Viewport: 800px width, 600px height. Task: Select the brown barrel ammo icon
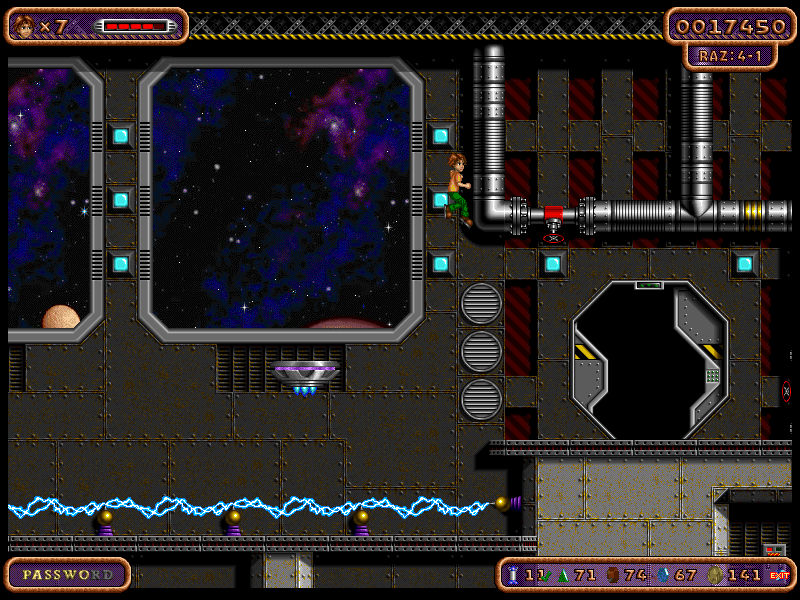click(612, 575)
